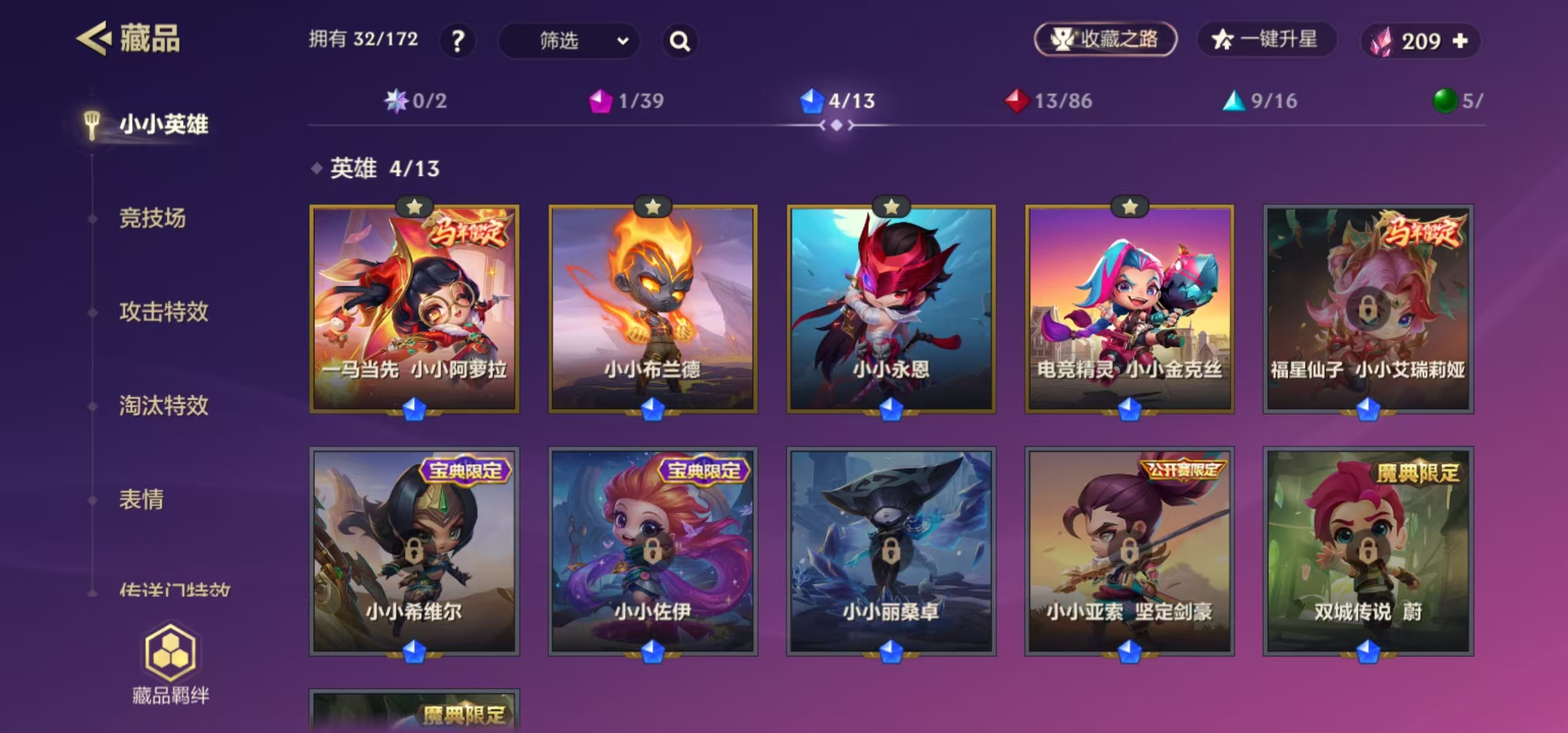
Task: Open the 筛选 filter dropdown
Action: 569,41
